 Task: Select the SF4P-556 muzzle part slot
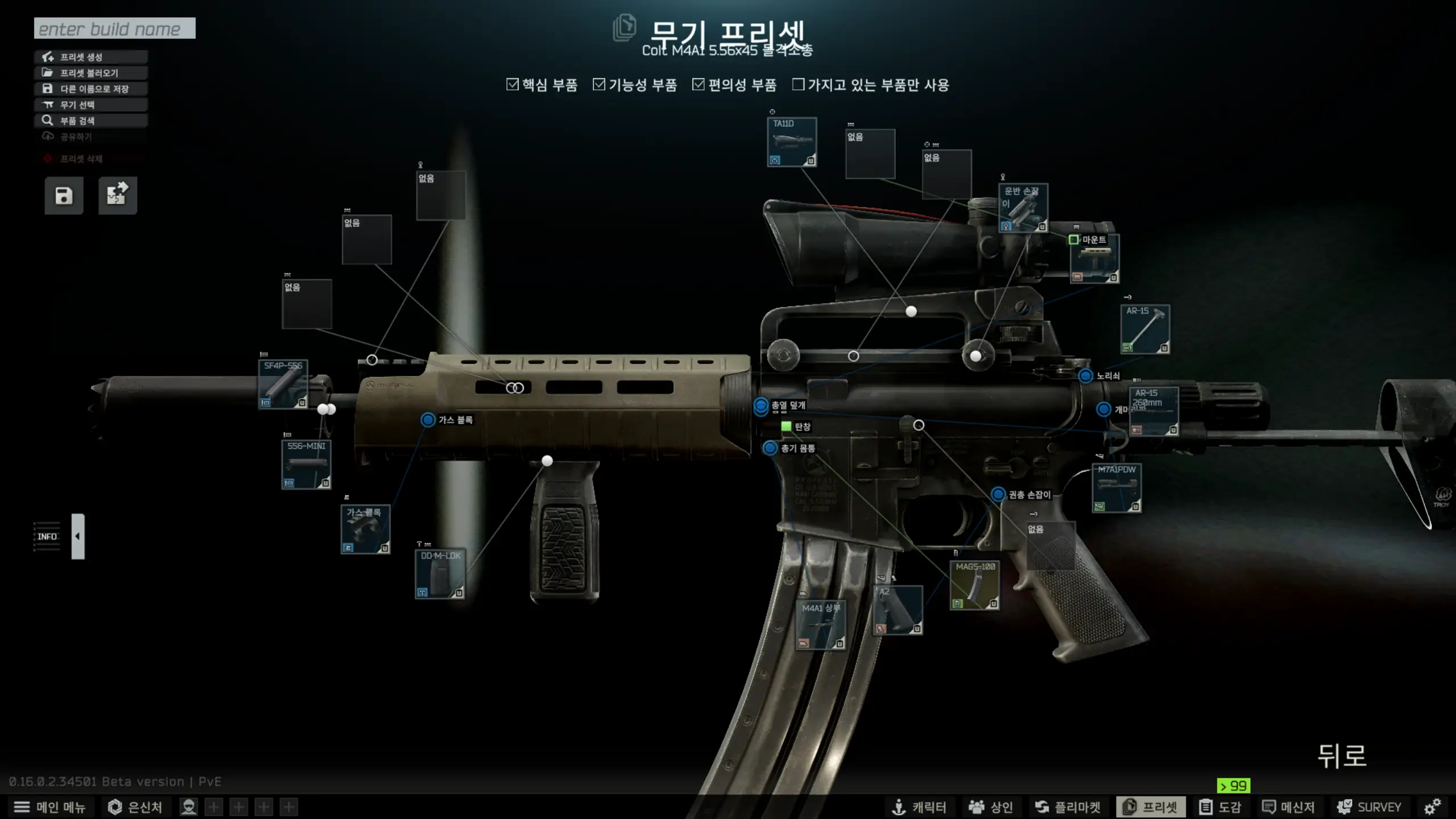point(283,384)
